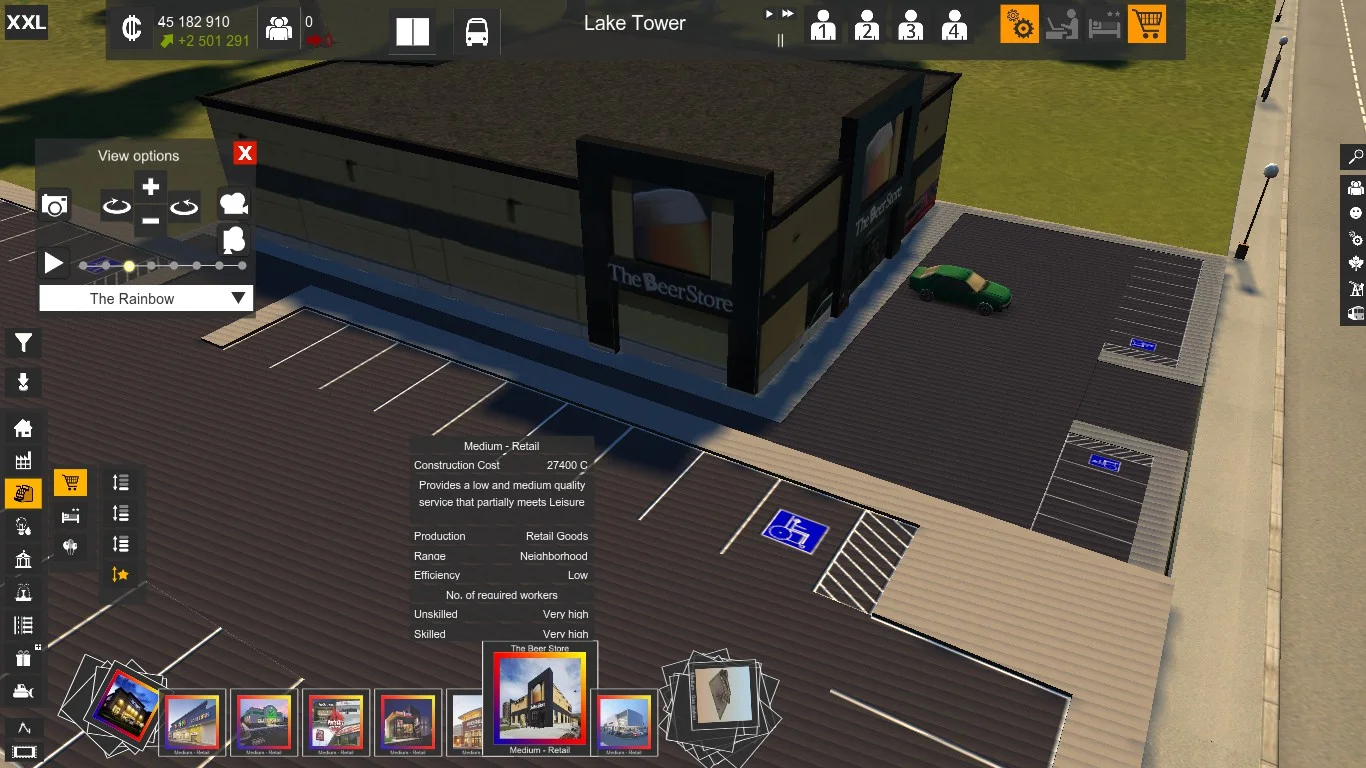Image resolution: width=1366 pixels, height=768 pixels.
Task: Close the View options panel
Action: click(245, 153)
